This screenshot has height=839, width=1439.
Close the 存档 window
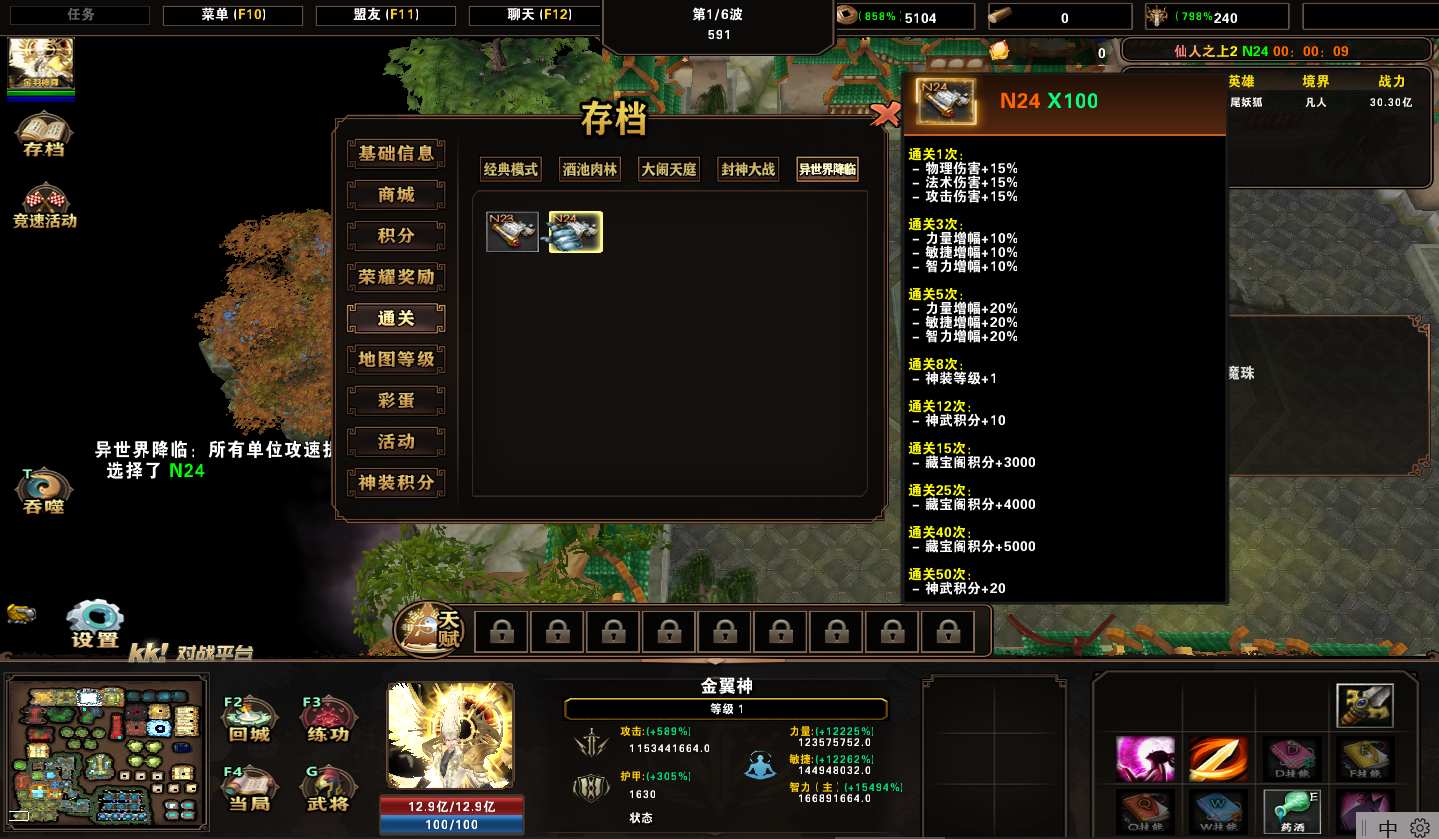point(885,115)
